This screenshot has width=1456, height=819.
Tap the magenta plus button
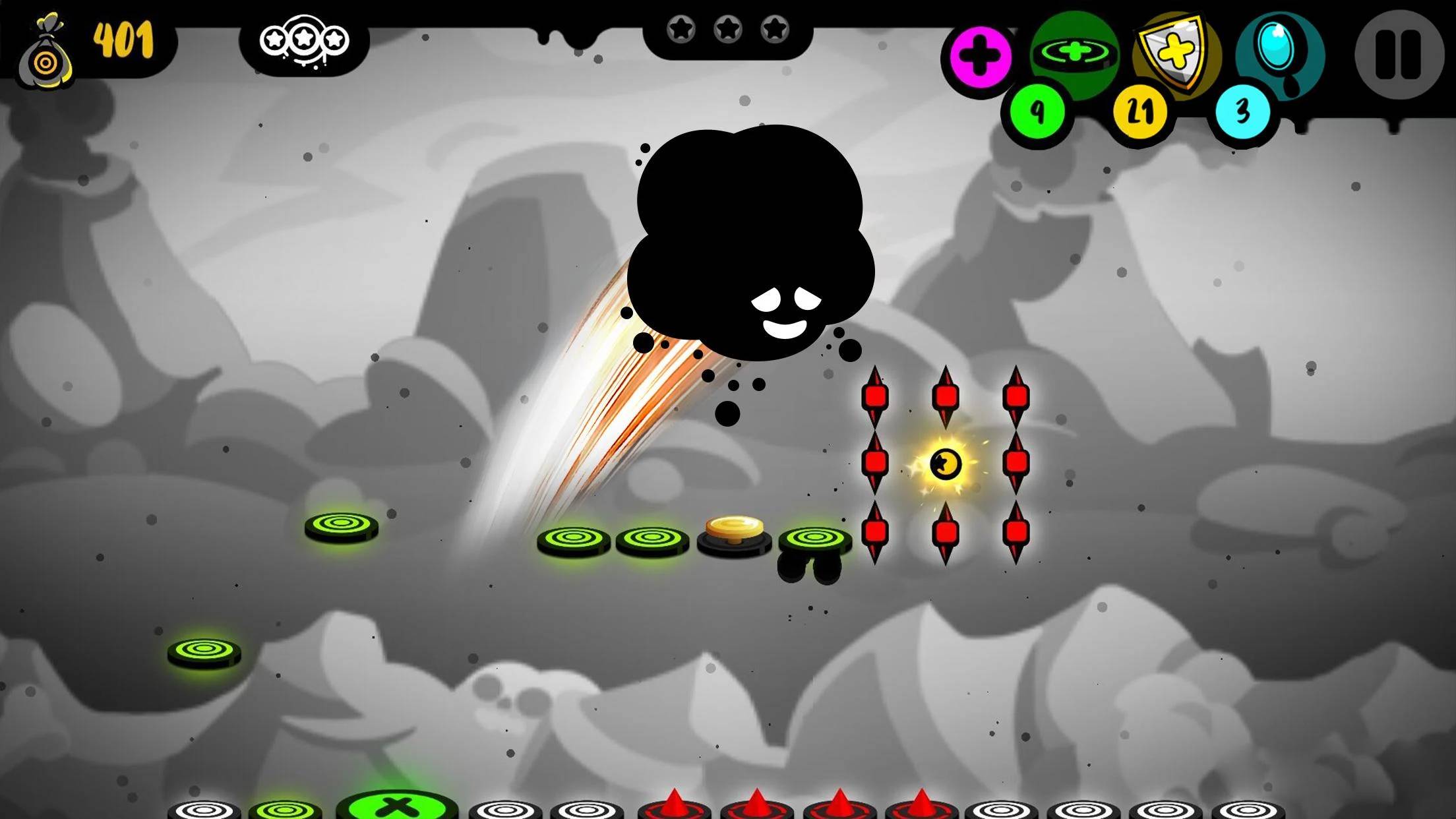click(981, 57)
